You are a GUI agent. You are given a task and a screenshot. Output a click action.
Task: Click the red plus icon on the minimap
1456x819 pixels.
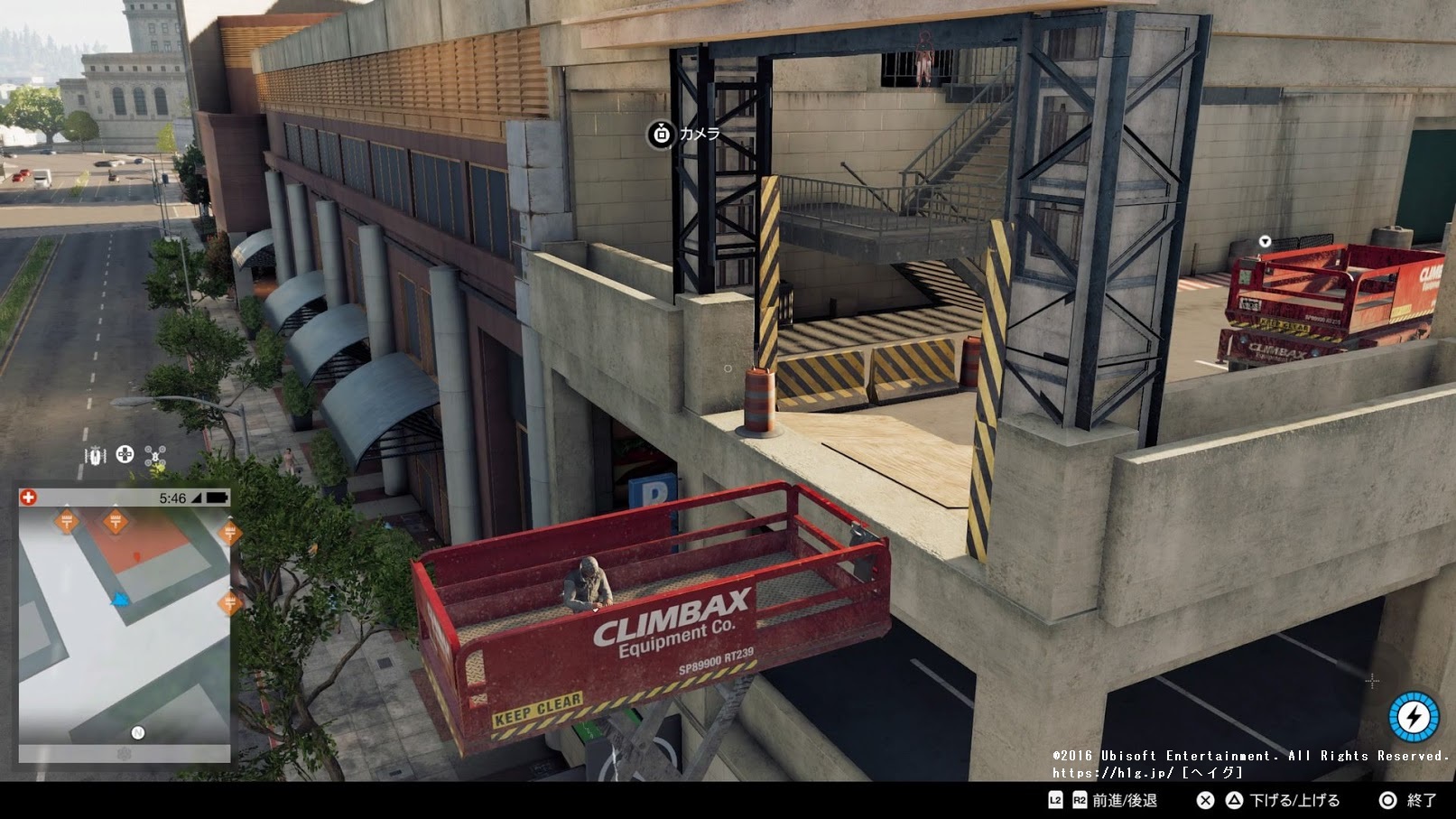coord(30,498)
